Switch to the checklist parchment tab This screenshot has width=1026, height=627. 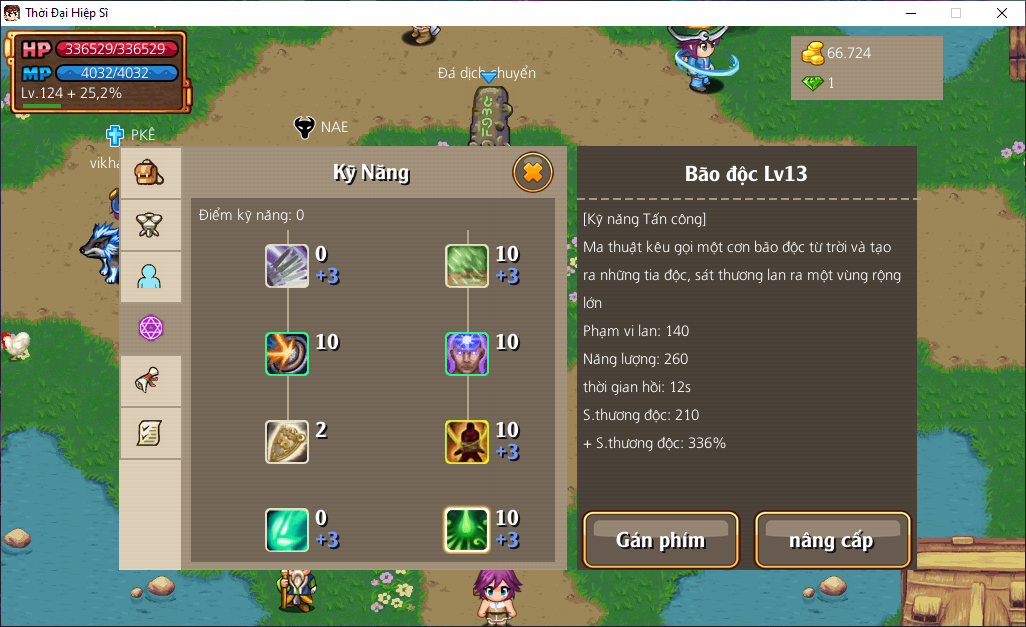(x=150, y=433)
